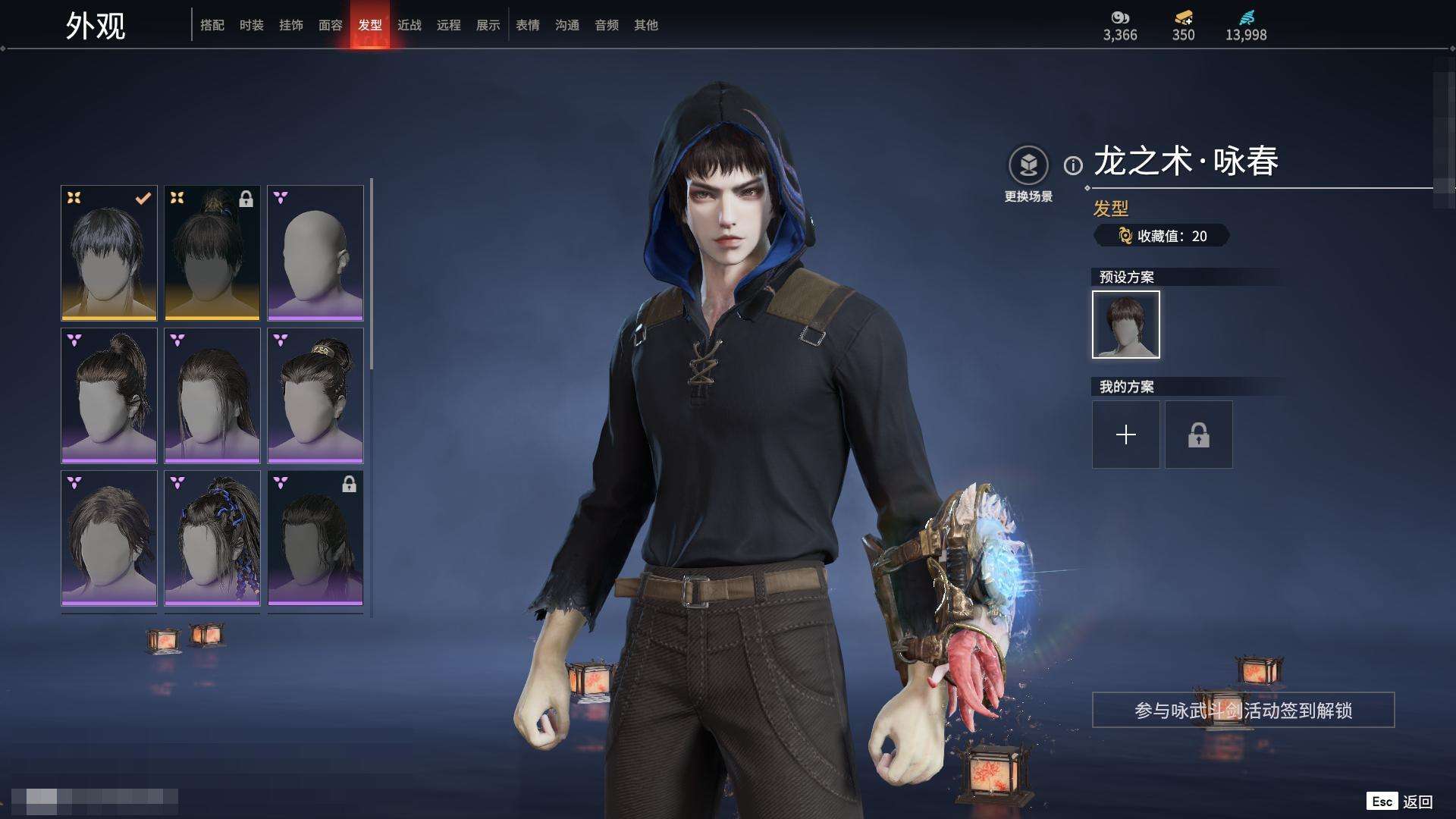Select the blue-braided ponytail hairstyle
The height and width of the screenshot is (819, 1456).
(212, 538)
